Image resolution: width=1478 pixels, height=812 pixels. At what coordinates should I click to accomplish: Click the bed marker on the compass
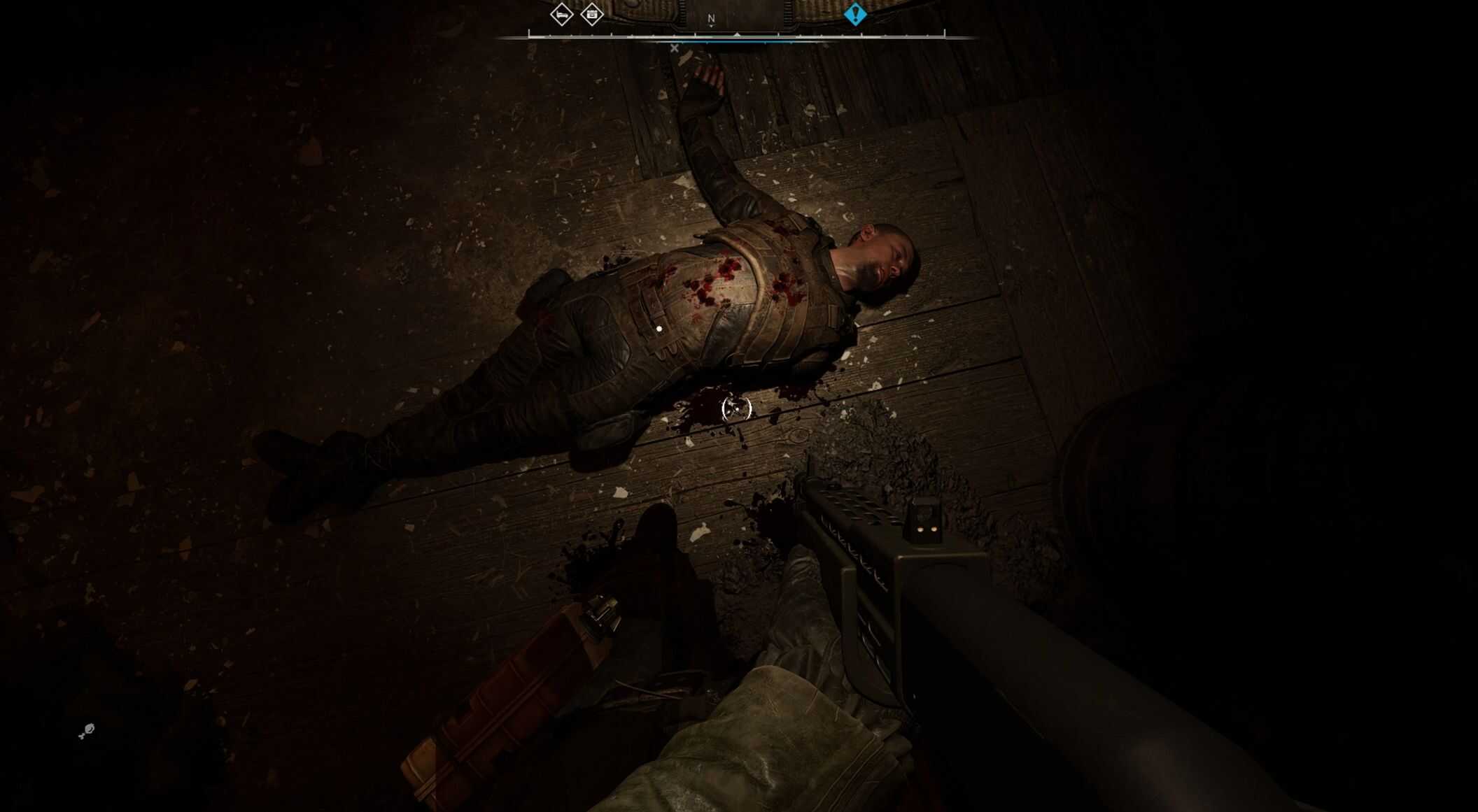click(561, 14)
